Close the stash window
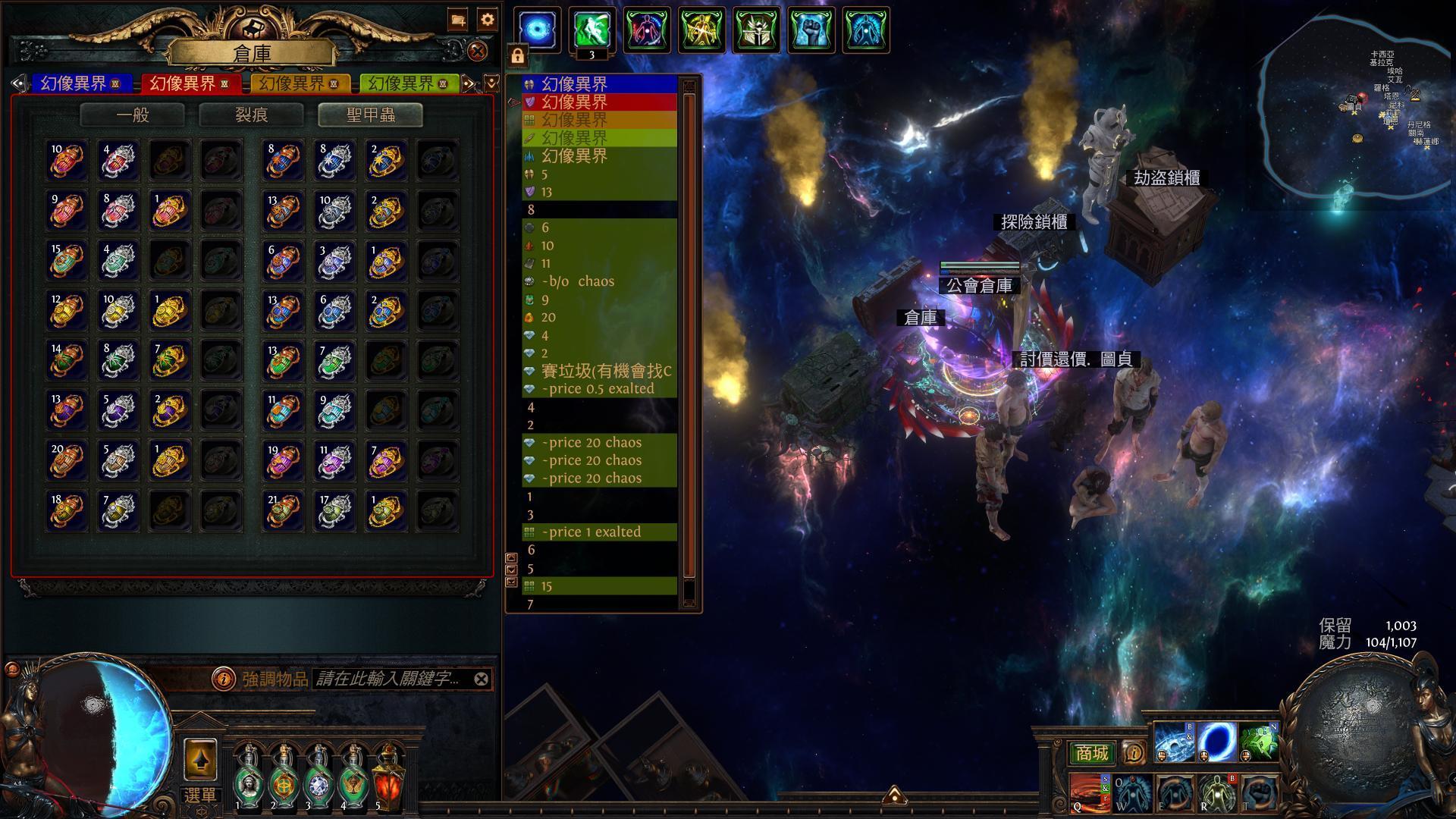 pos(477,52)
